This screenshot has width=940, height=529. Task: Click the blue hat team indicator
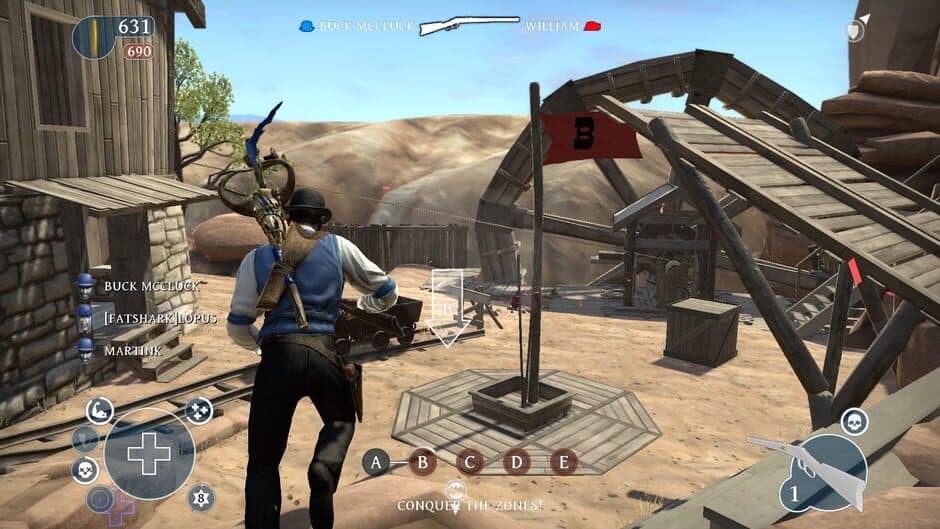(x=307, y=26)
